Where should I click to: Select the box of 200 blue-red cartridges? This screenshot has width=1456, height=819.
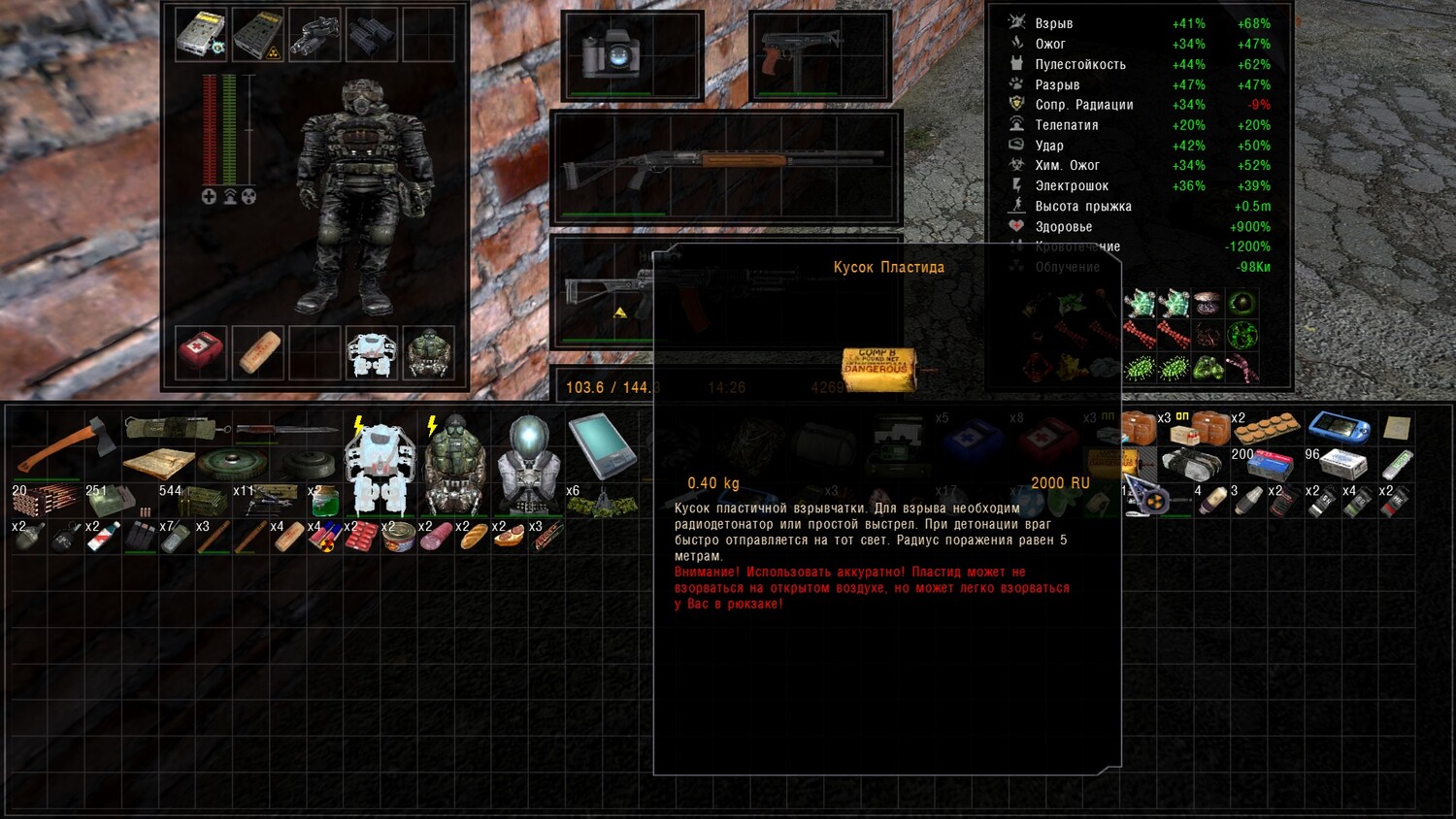pos(1269,465)
